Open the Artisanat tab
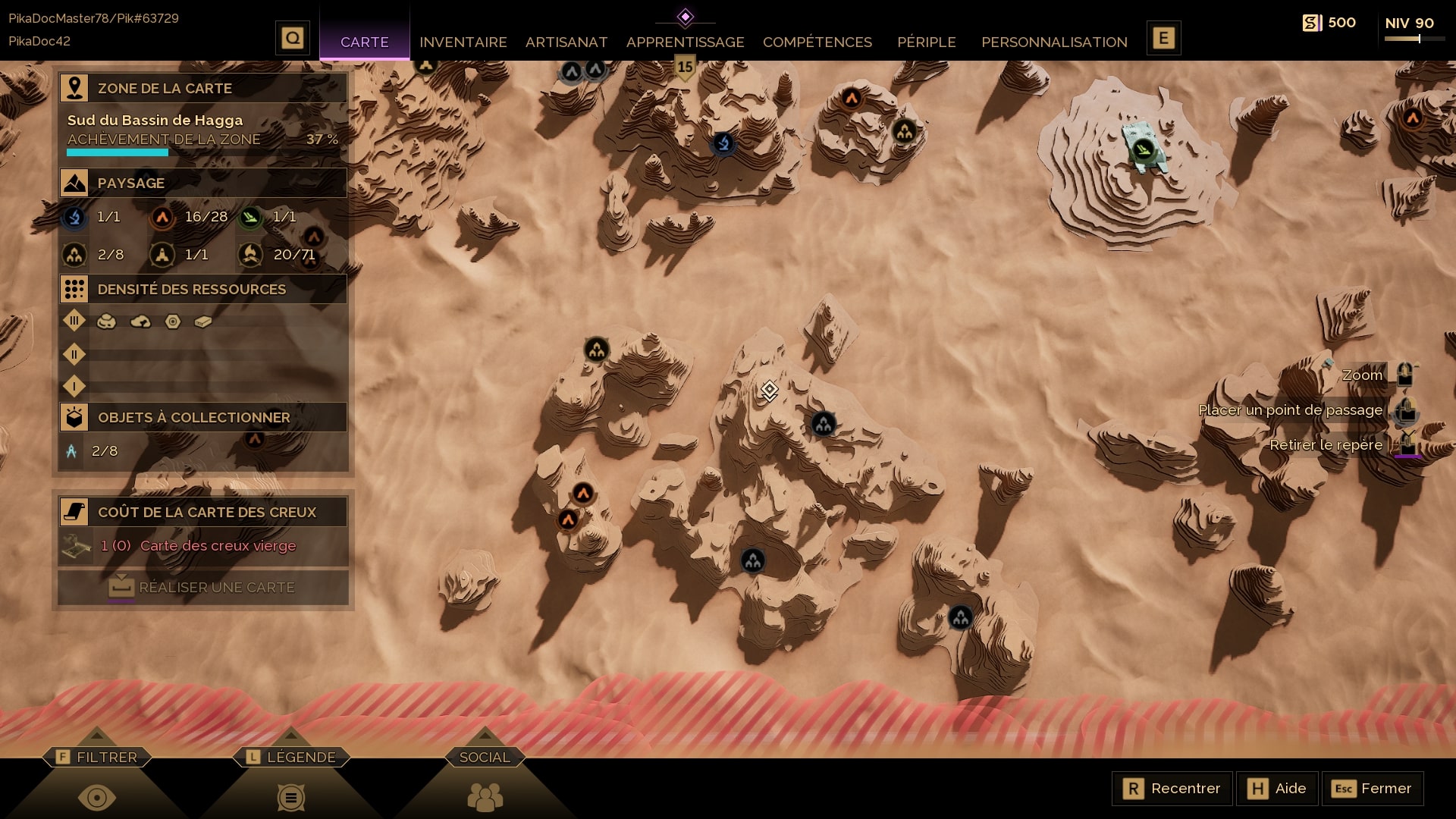Screen dimensions: 1456x819 click(566, 42)
